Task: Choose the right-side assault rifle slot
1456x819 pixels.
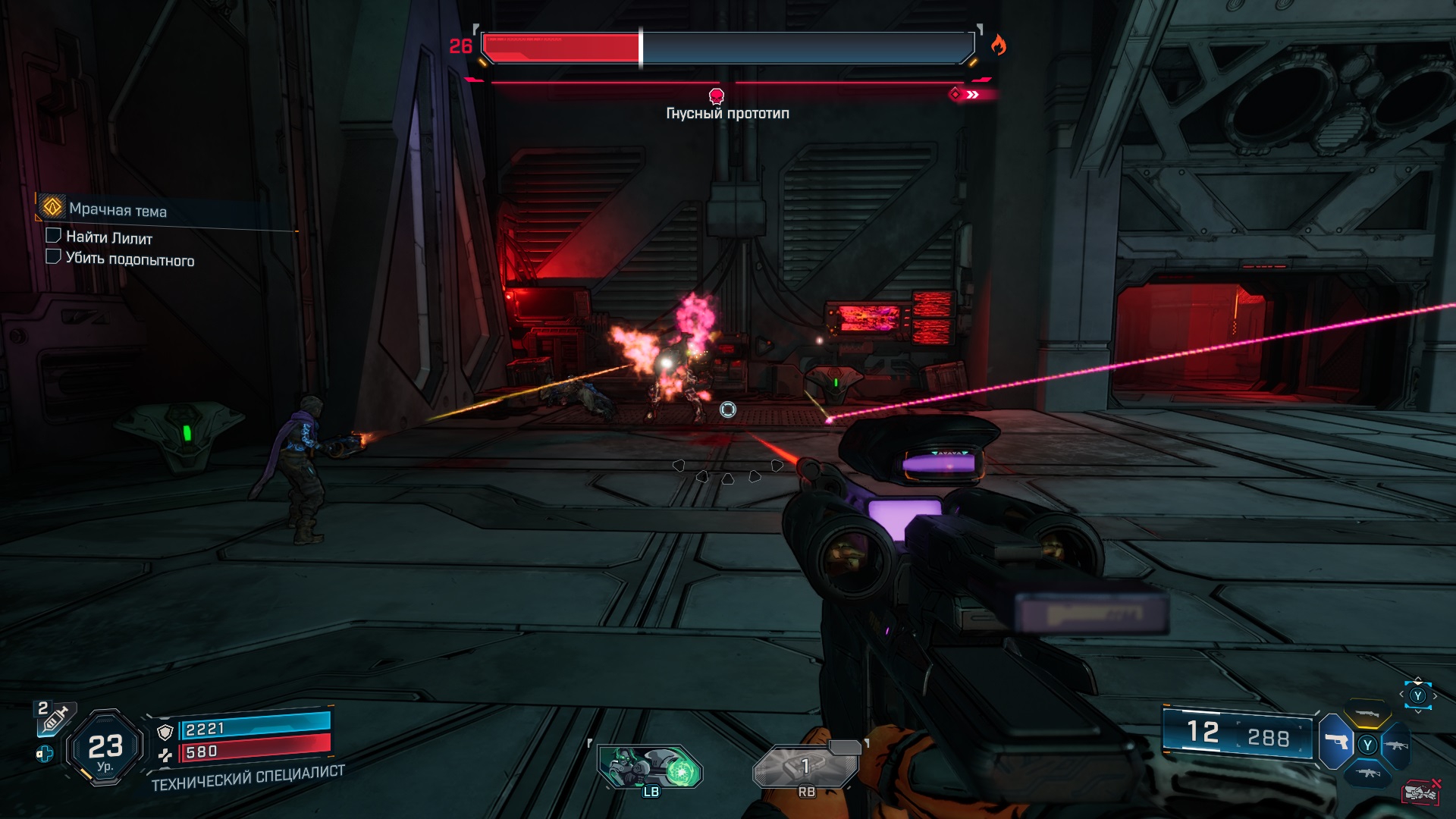Action: point(1396,745)
